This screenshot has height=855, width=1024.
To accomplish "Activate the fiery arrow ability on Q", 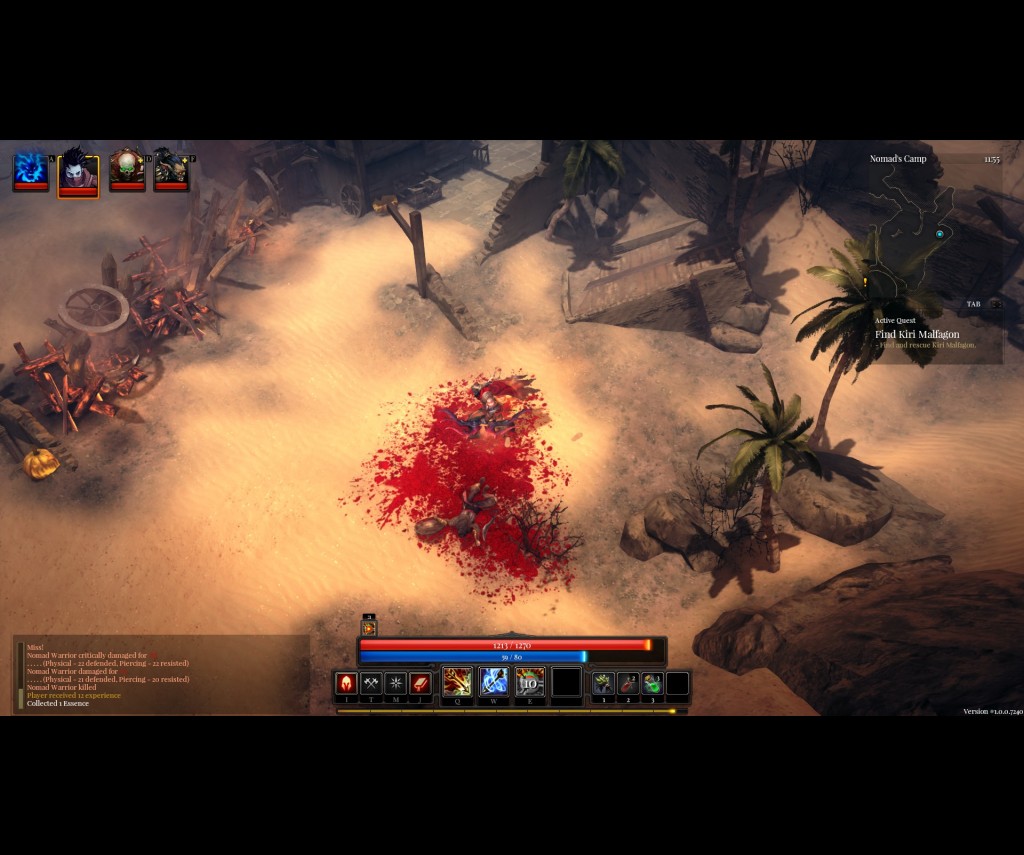I will [457, 682].
